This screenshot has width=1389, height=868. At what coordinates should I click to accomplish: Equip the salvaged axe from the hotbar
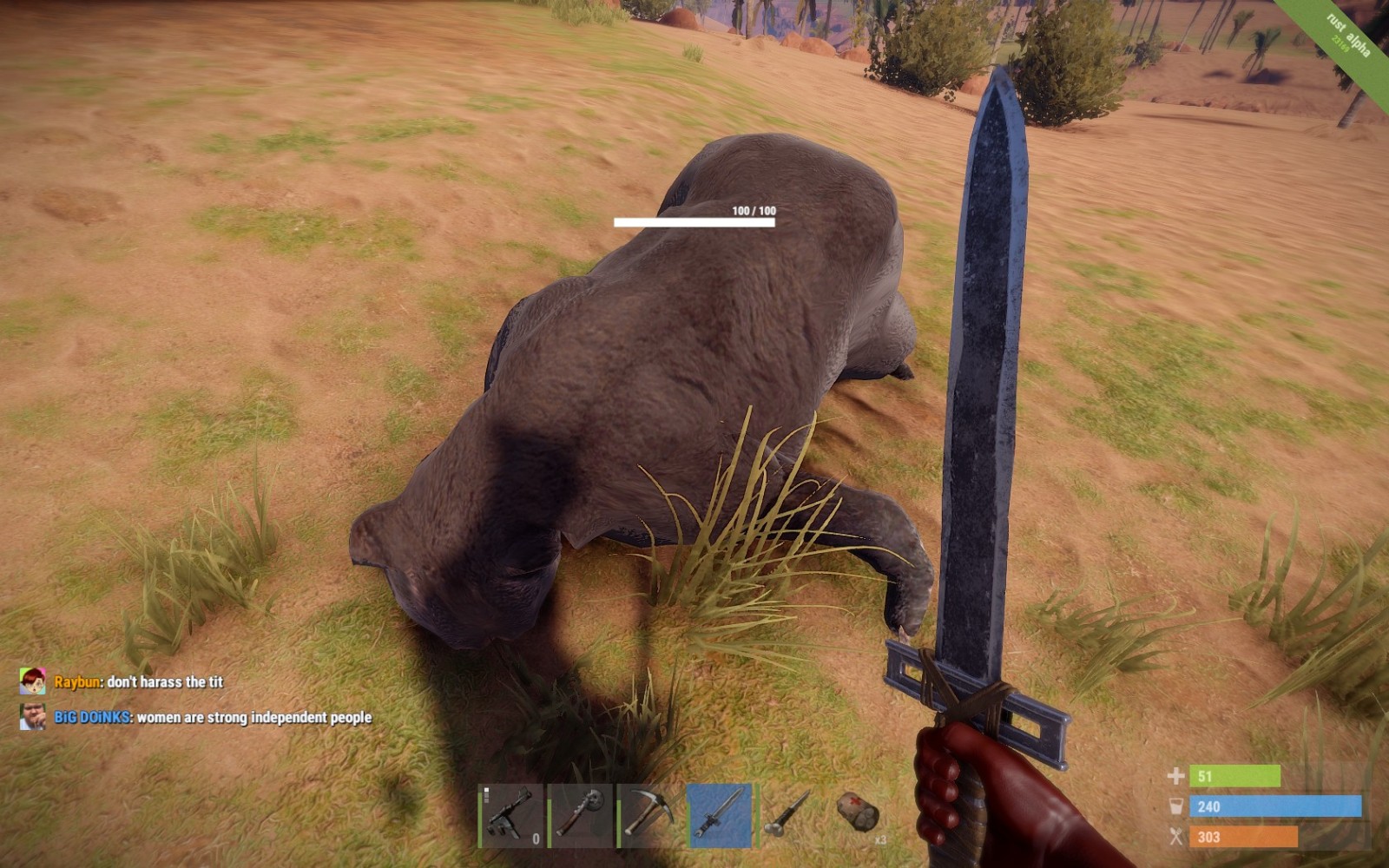pyautogui.click(x=581, y=815)
